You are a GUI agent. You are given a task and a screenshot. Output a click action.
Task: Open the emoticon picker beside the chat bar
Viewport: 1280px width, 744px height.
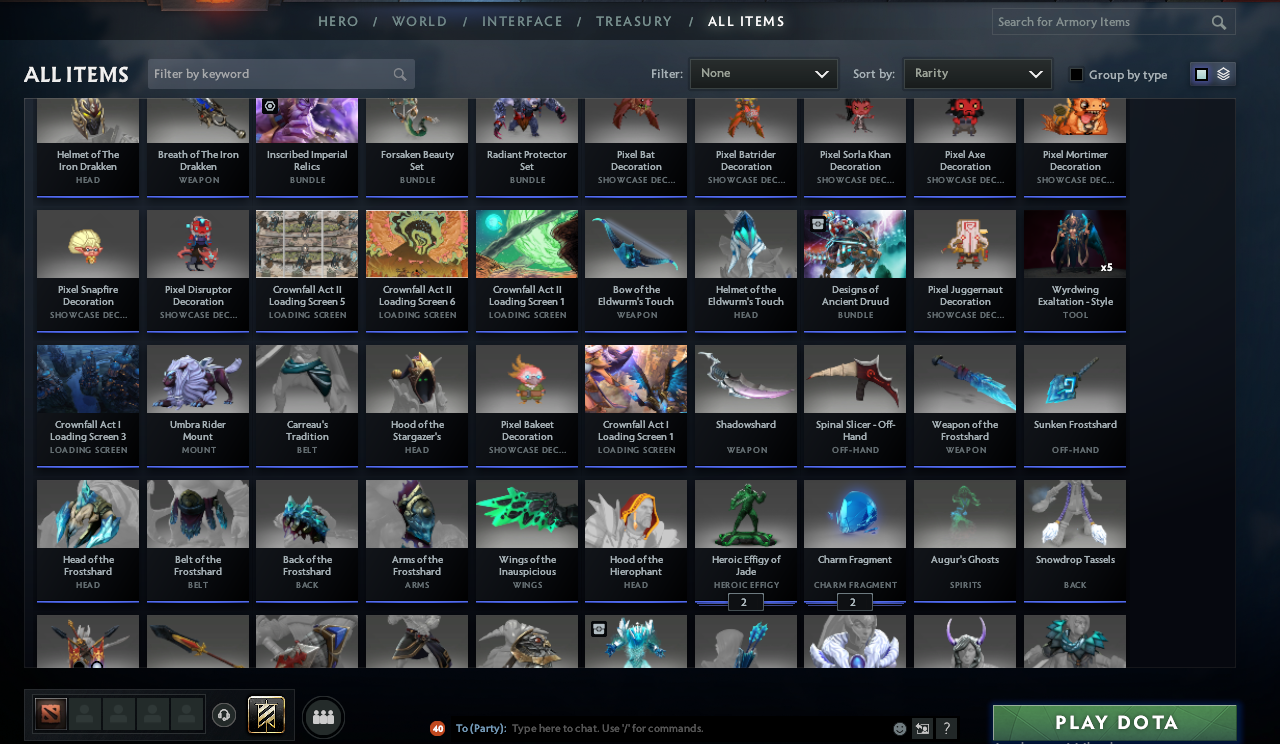point(899,729)
